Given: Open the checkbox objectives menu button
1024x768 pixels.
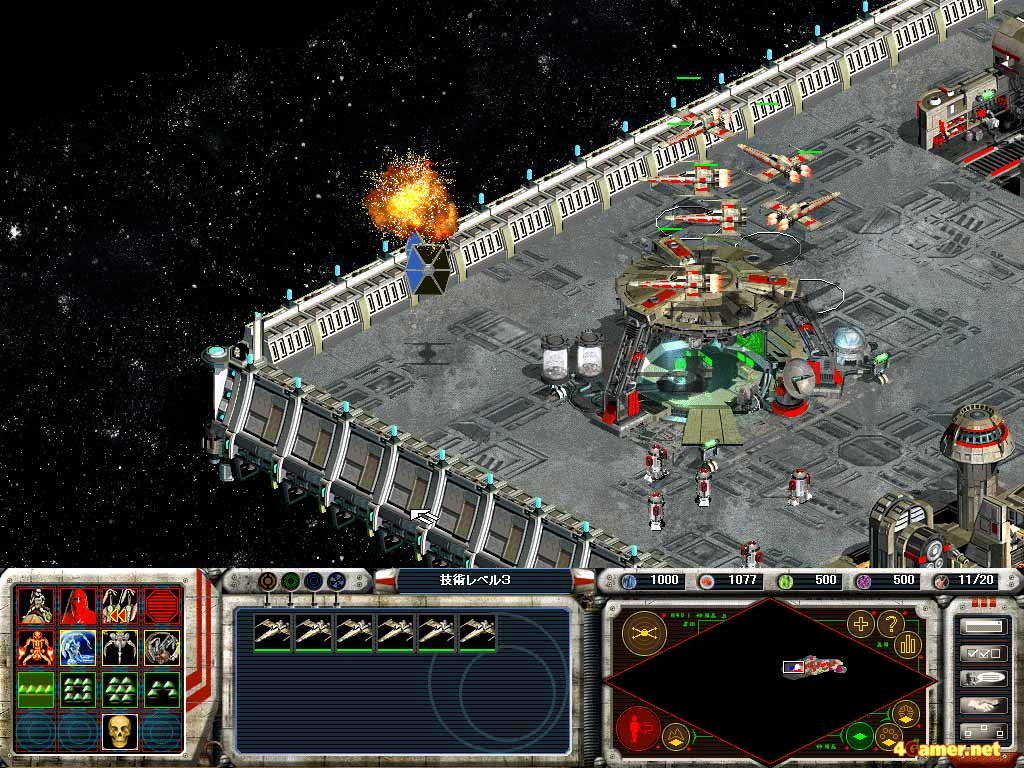Looking at the screenshot, I should tap(982, 654).
